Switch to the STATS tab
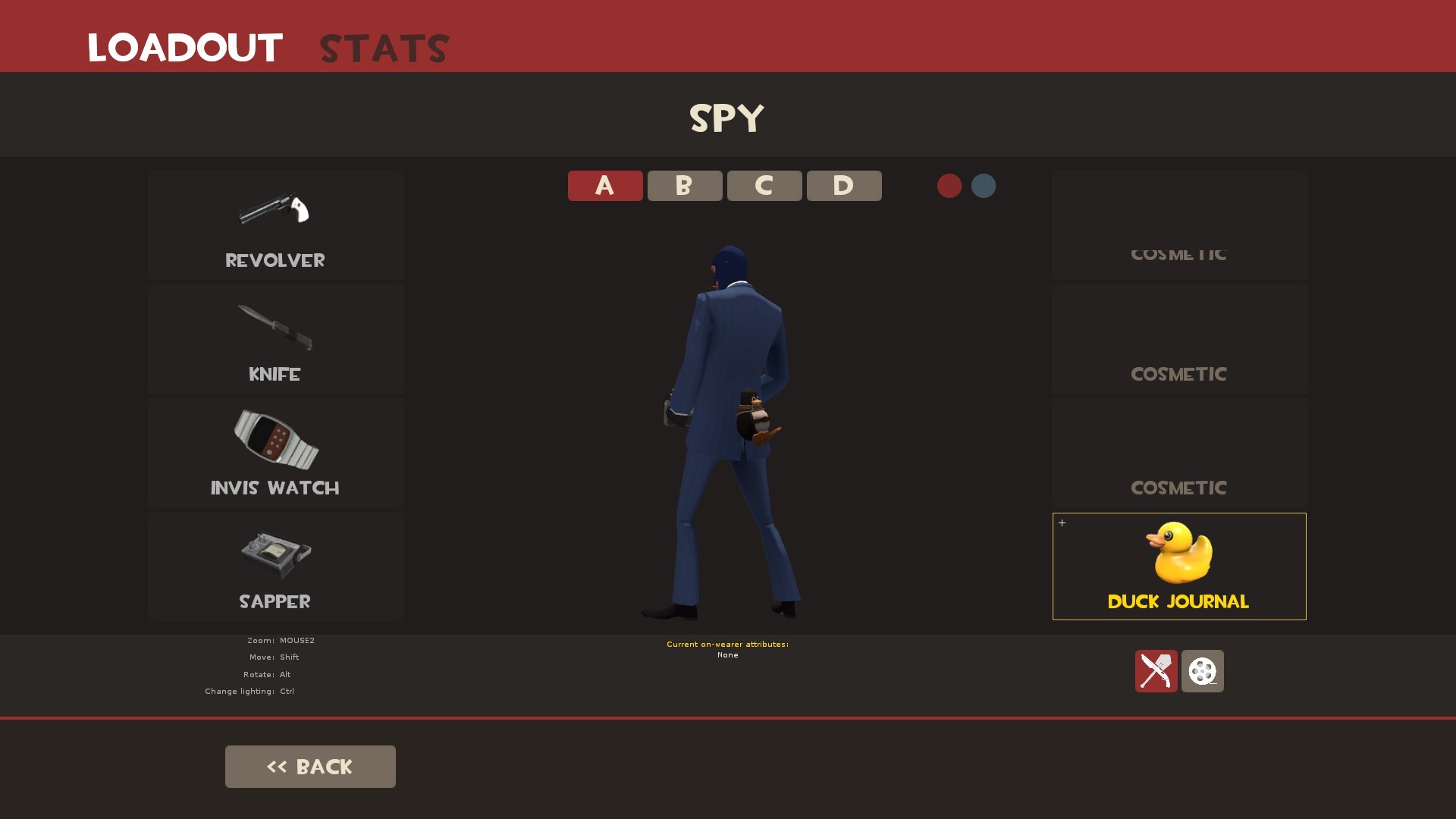Screen dimensions: 1456x819 (x=383, y=47)
